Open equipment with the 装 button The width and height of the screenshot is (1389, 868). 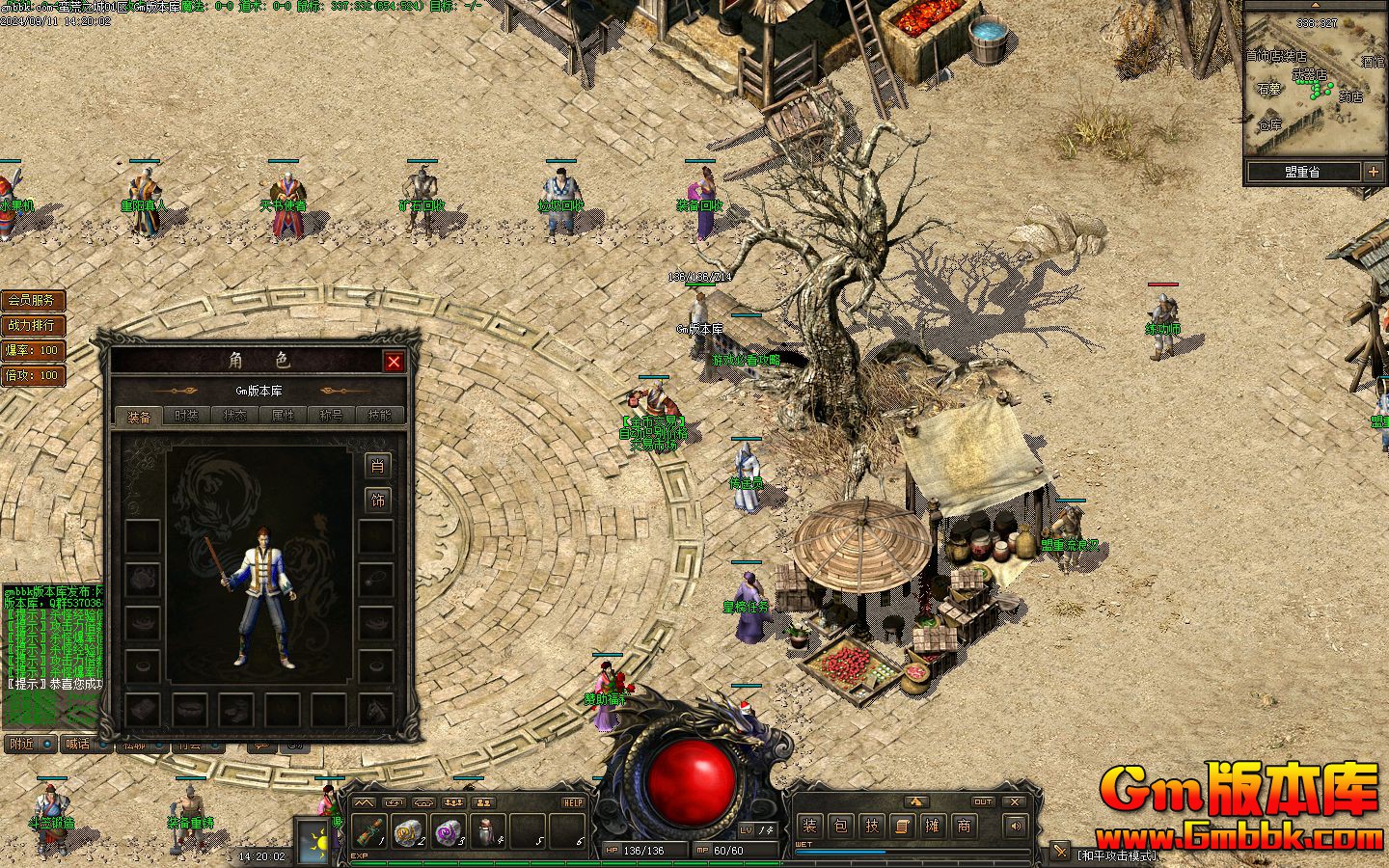pyautogui.click(x=809, y=826)
